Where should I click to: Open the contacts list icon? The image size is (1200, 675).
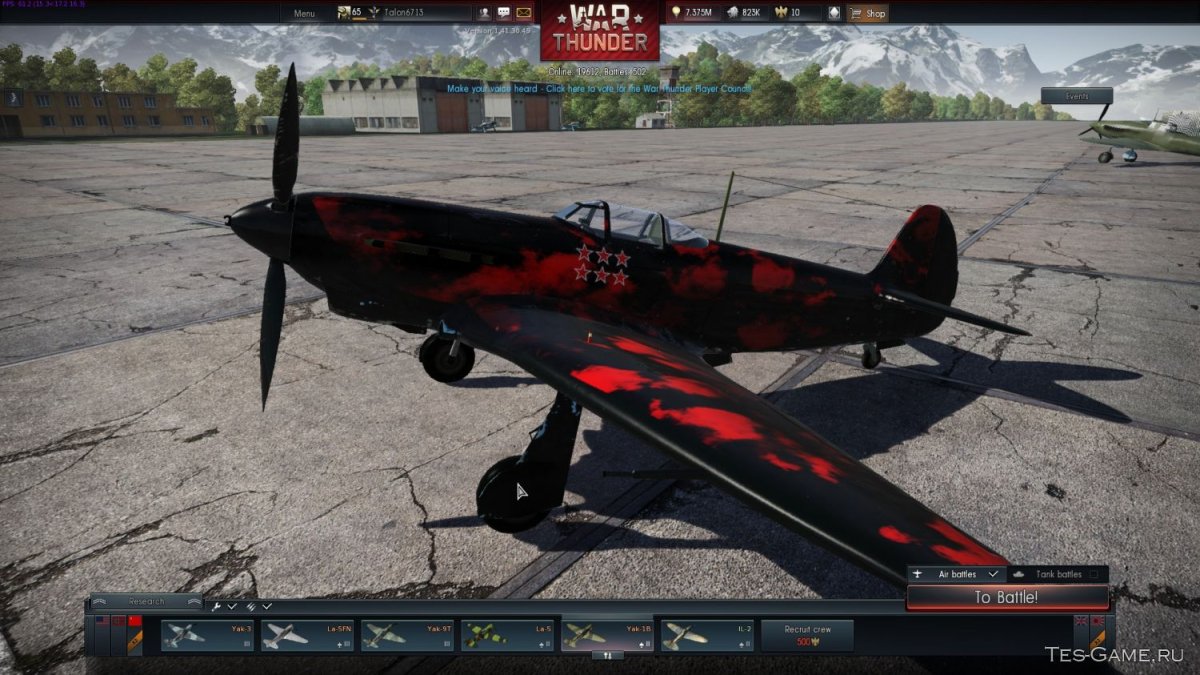pos(484,13)
